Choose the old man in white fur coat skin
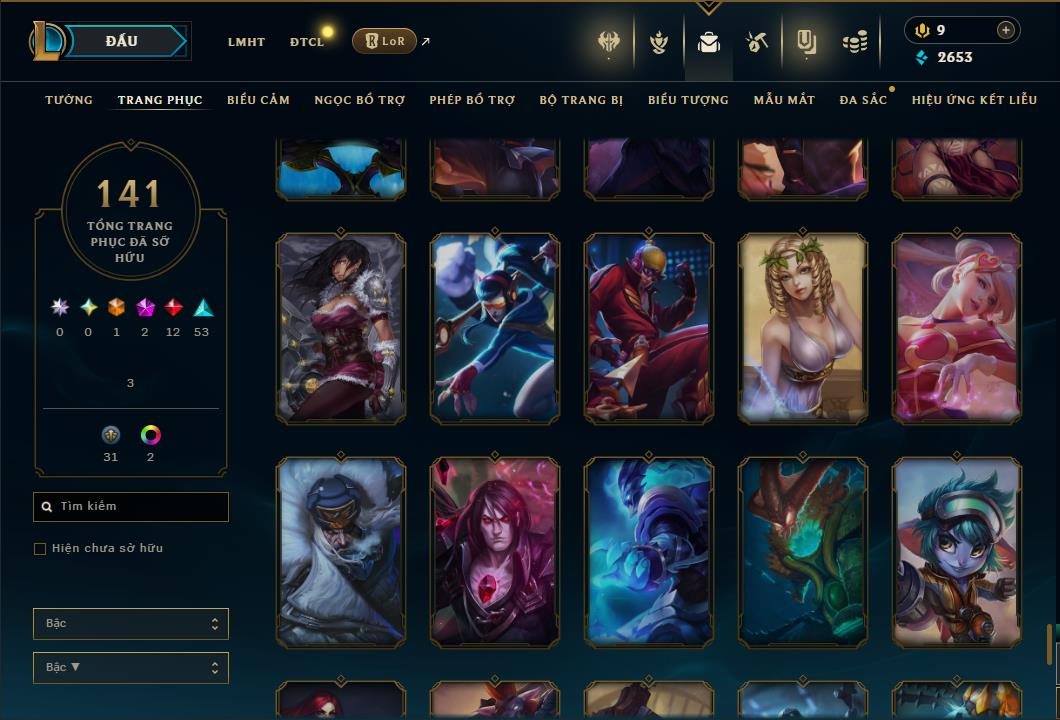1060x720 pixels. tap(341, 552)
